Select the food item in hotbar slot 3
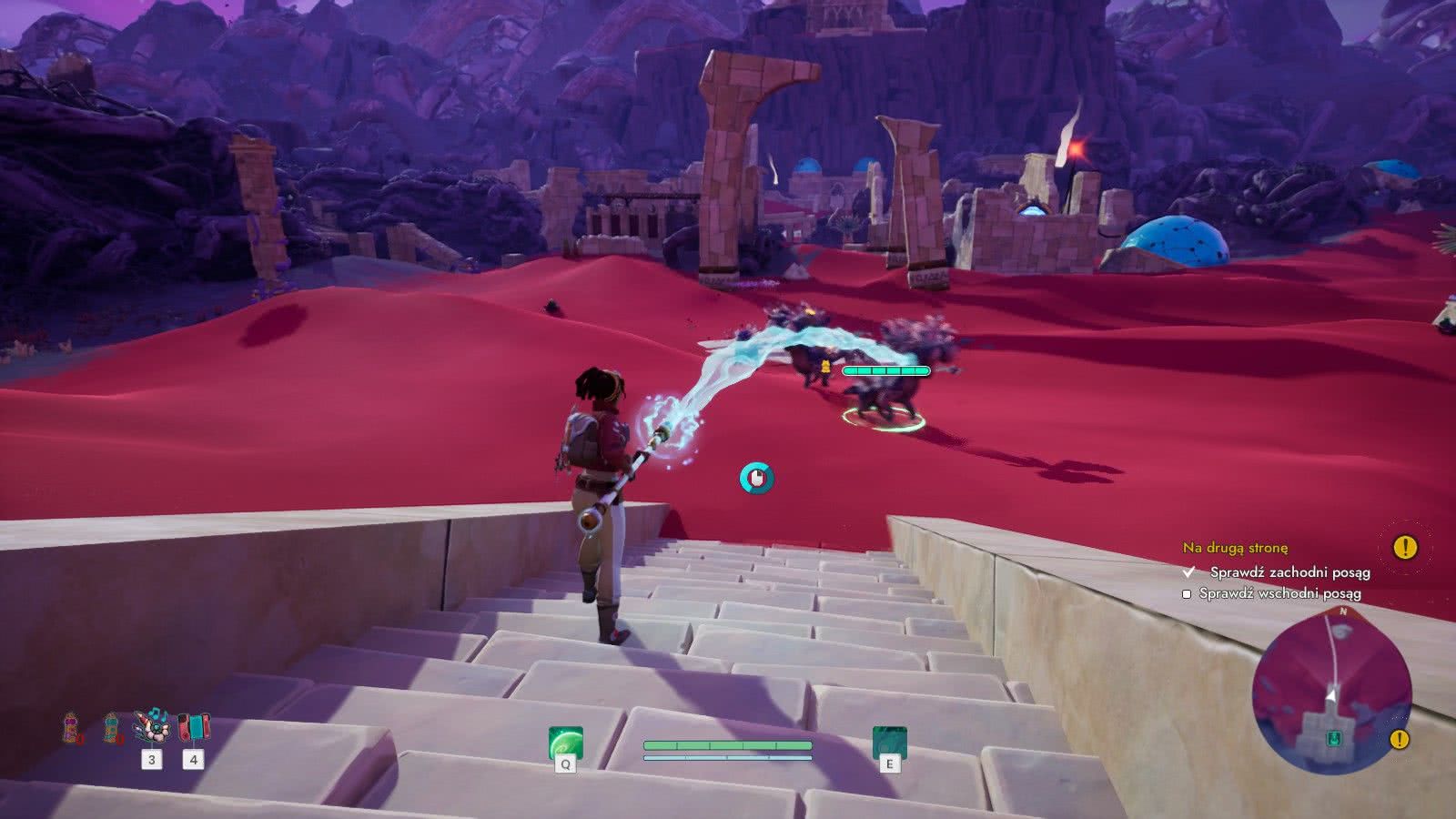Screen dimensions: 1456x819 pyautogui.click(x=153, y=725)
